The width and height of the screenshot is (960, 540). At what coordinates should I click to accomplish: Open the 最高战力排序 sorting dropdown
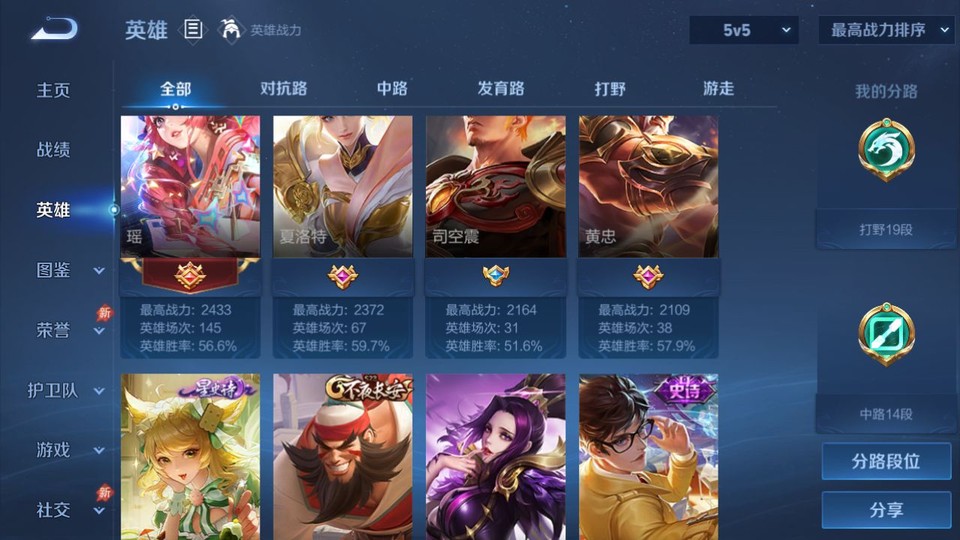click(887, 30)
